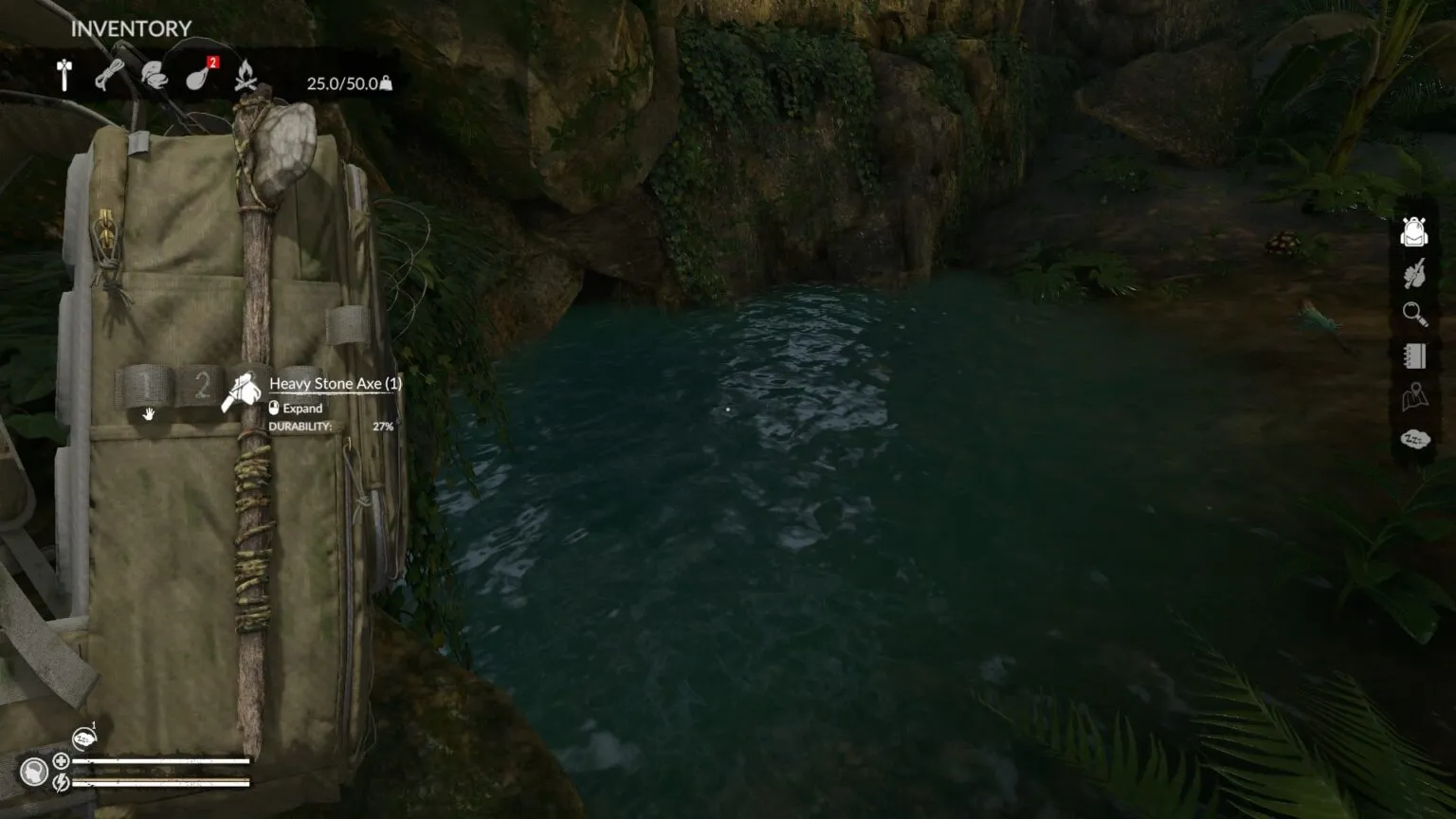1456x819 pixels.
Task: Click the Expand option under the axe
Action: [302, 408]
